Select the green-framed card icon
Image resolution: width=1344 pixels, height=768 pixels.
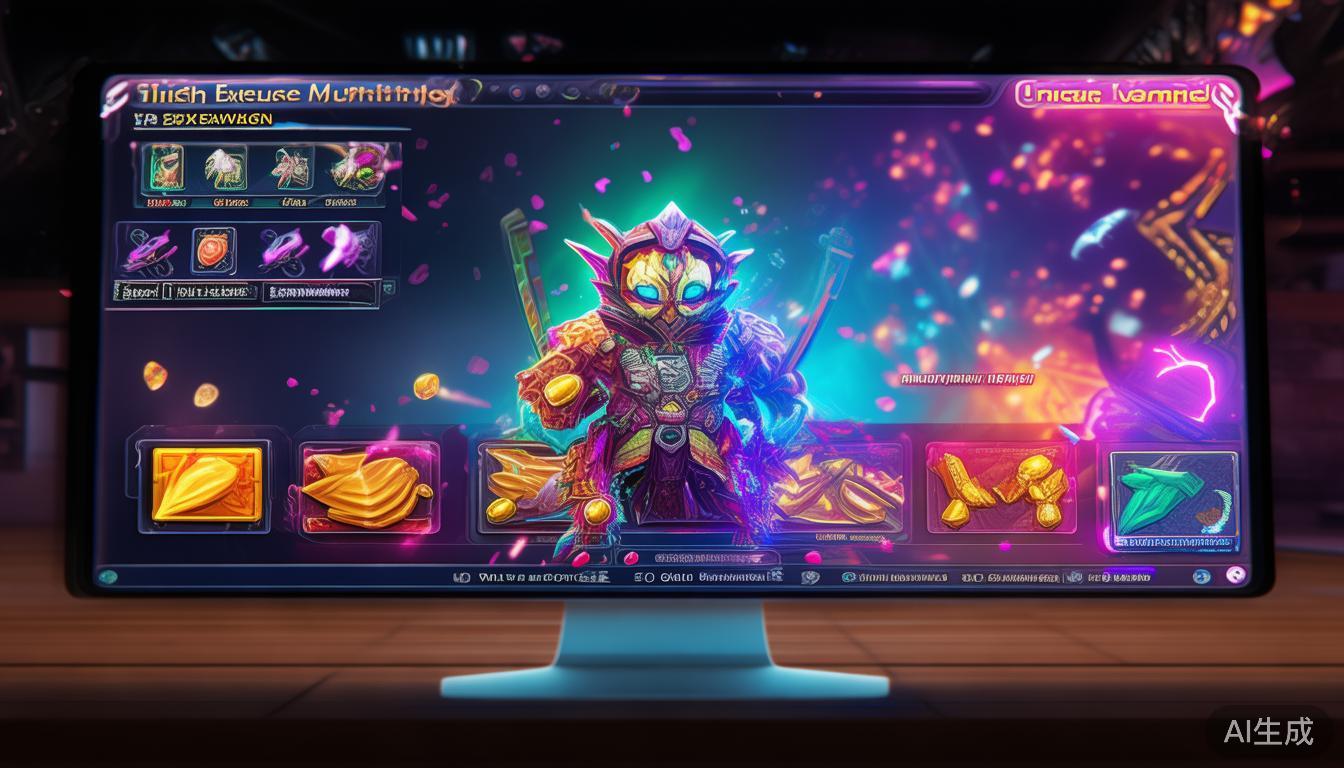pyautogui.click(x=165, y=167)
